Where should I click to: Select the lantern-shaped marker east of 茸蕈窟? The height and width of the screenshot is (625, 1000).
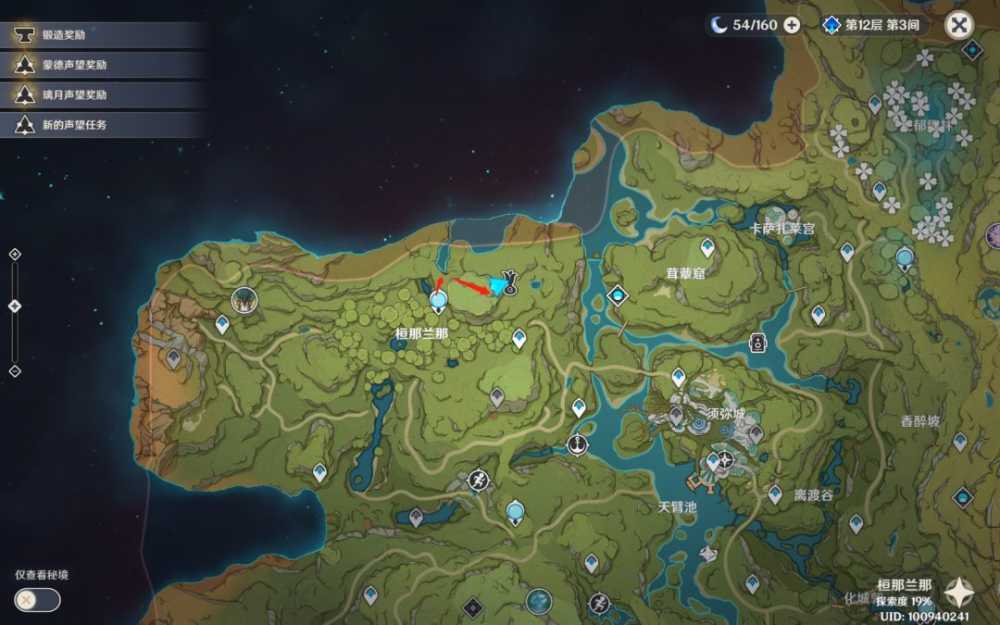click(757, 341)
